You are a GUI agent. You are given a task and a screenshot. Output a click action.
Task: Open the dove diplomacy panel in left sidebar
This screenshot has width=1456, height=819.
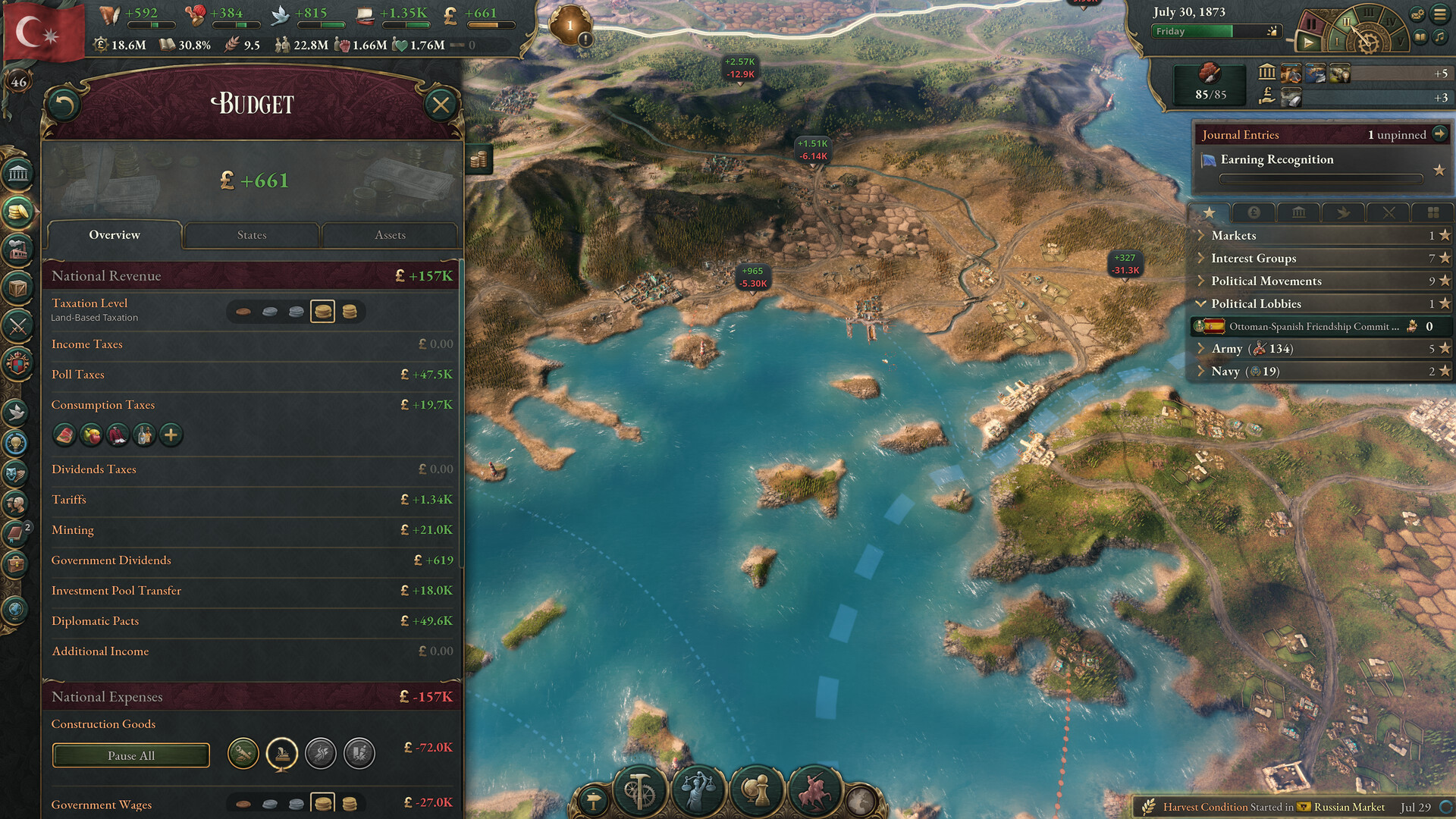tap(17, 413)
